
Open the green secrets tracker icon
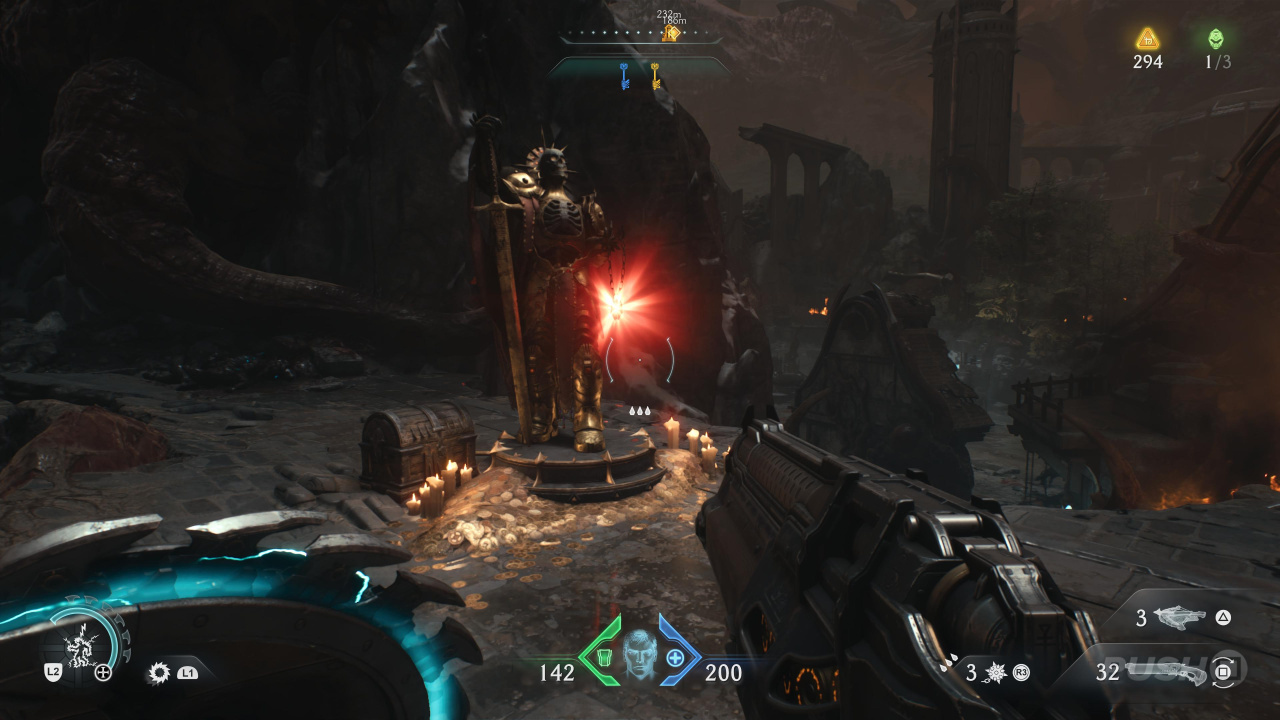tap(1216, 39)
